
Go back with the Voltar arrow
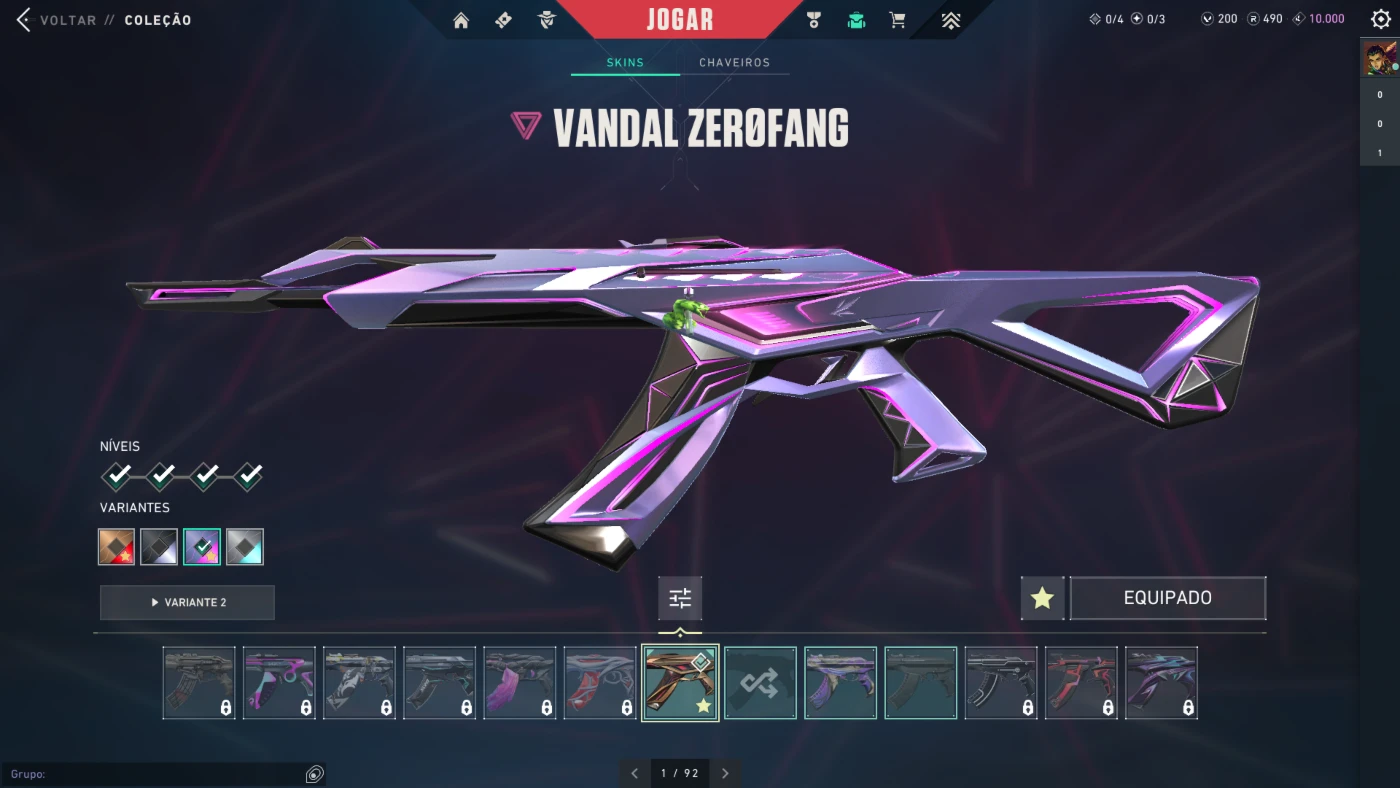coord(24,20)
